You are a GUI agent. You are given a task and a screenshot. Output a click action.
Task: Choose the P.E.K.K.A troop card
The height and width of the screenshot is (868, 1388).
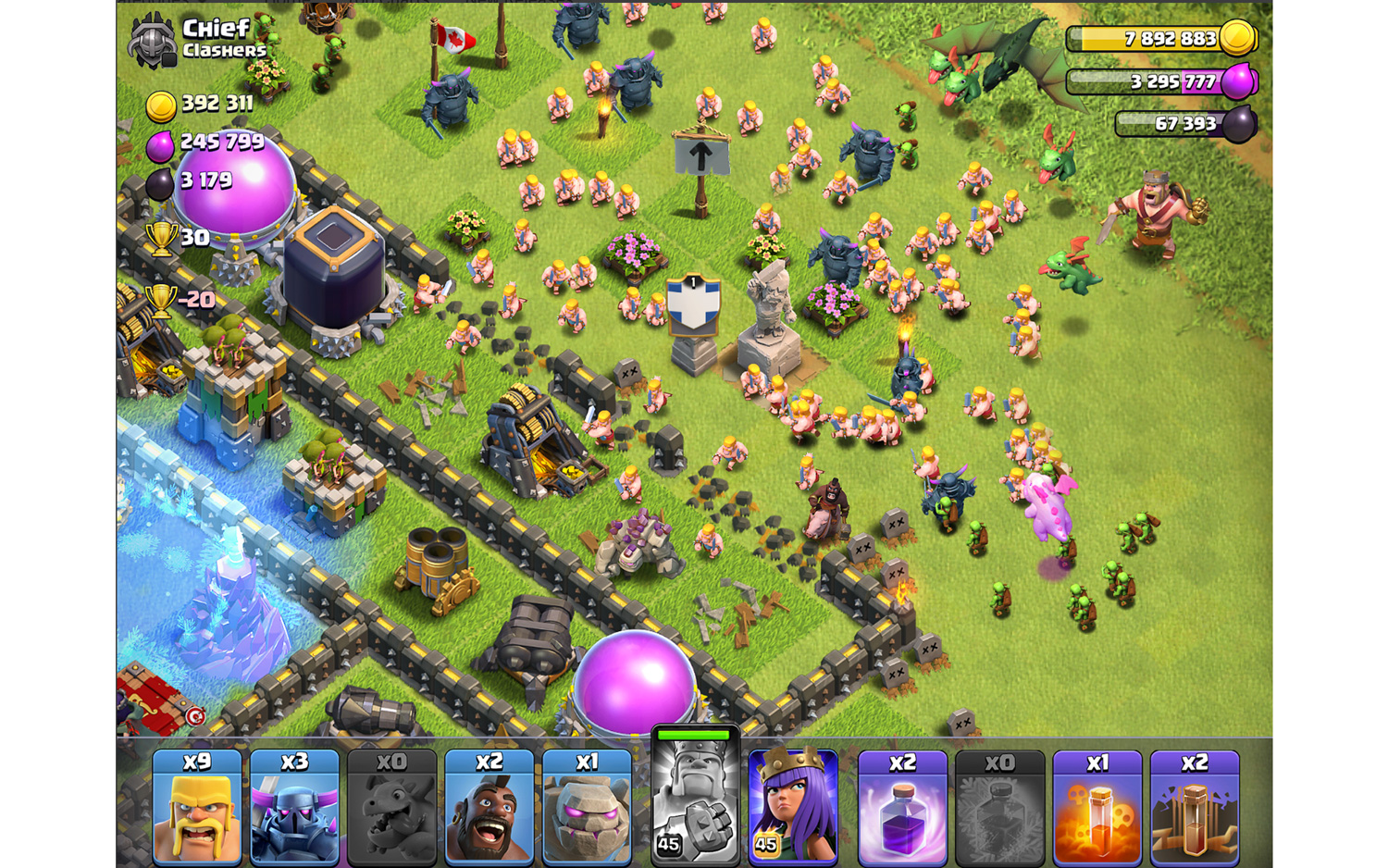294,807
